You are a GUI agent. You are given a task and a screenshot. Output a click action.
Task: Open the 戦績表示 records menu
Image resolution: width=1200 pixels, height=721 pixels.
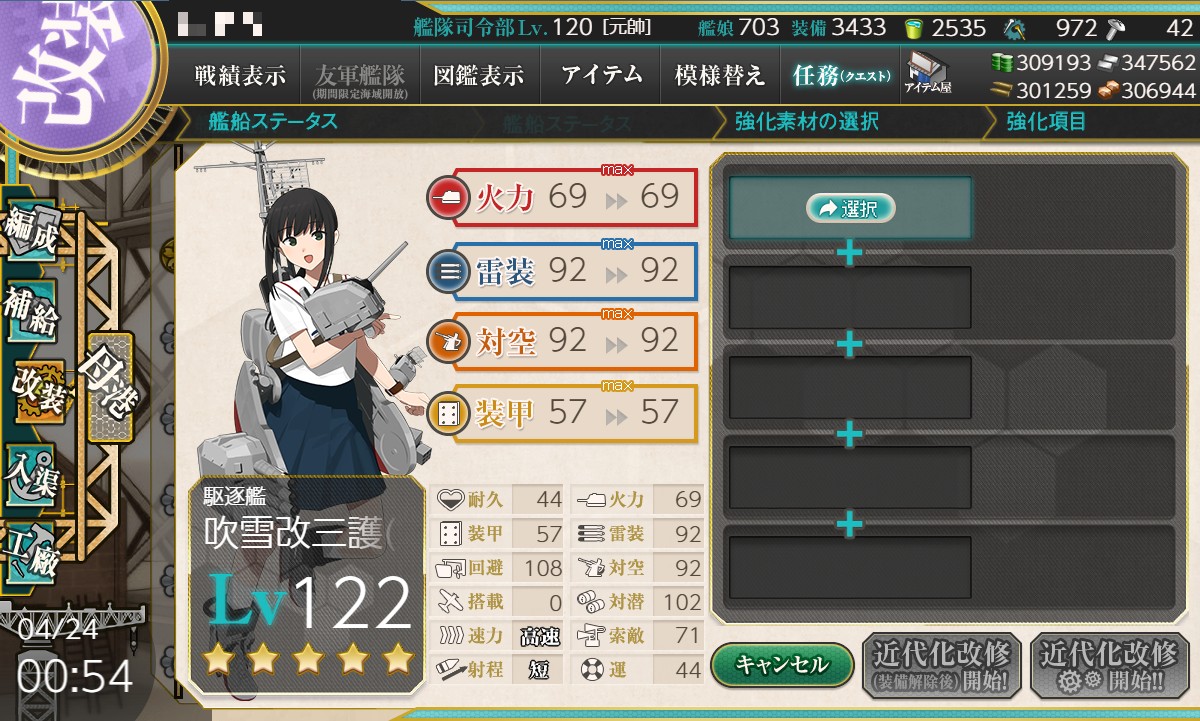pyautogui.click(x=239, y=76)
